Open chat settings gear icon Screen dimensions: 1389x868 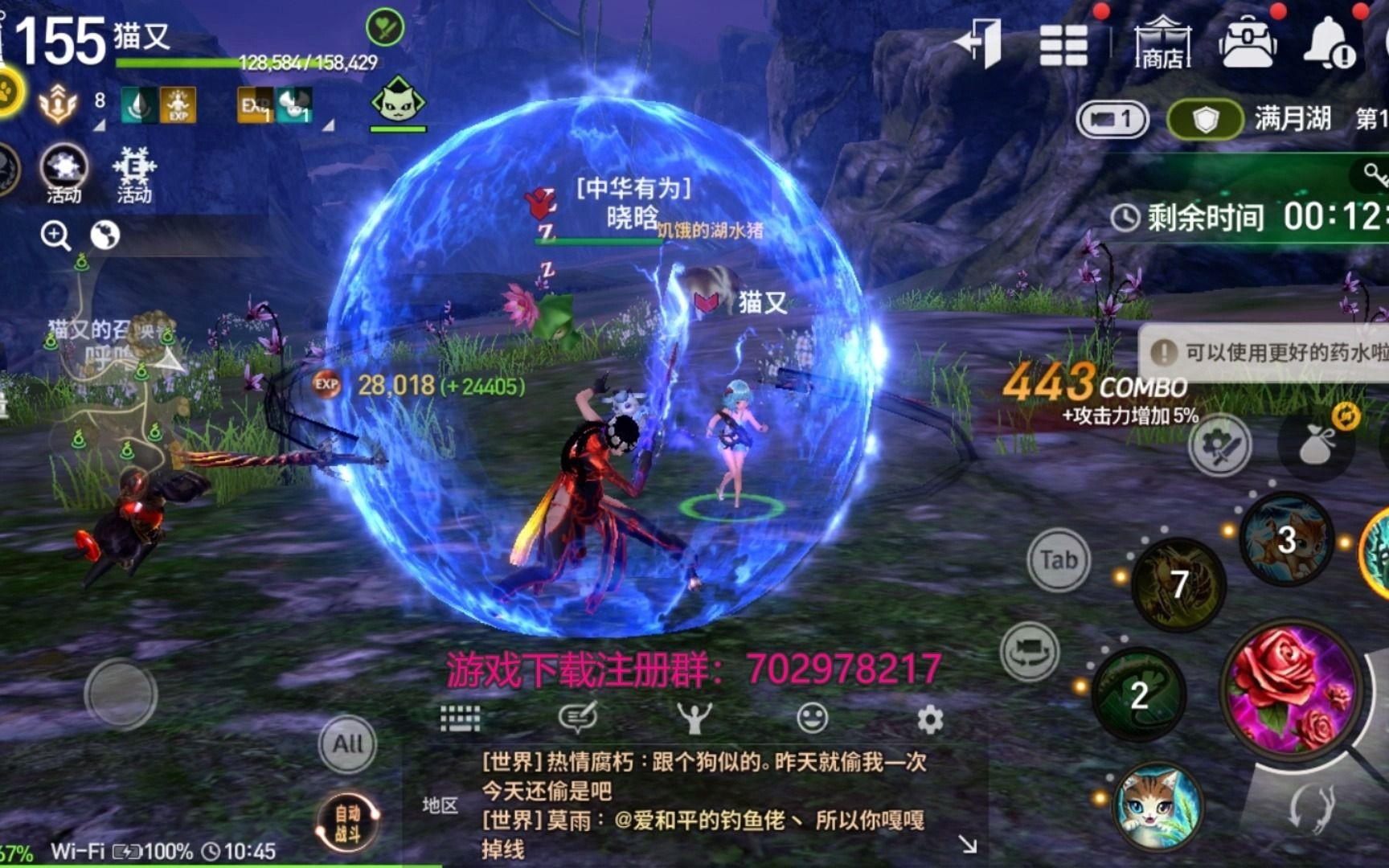tap(930, 719)
